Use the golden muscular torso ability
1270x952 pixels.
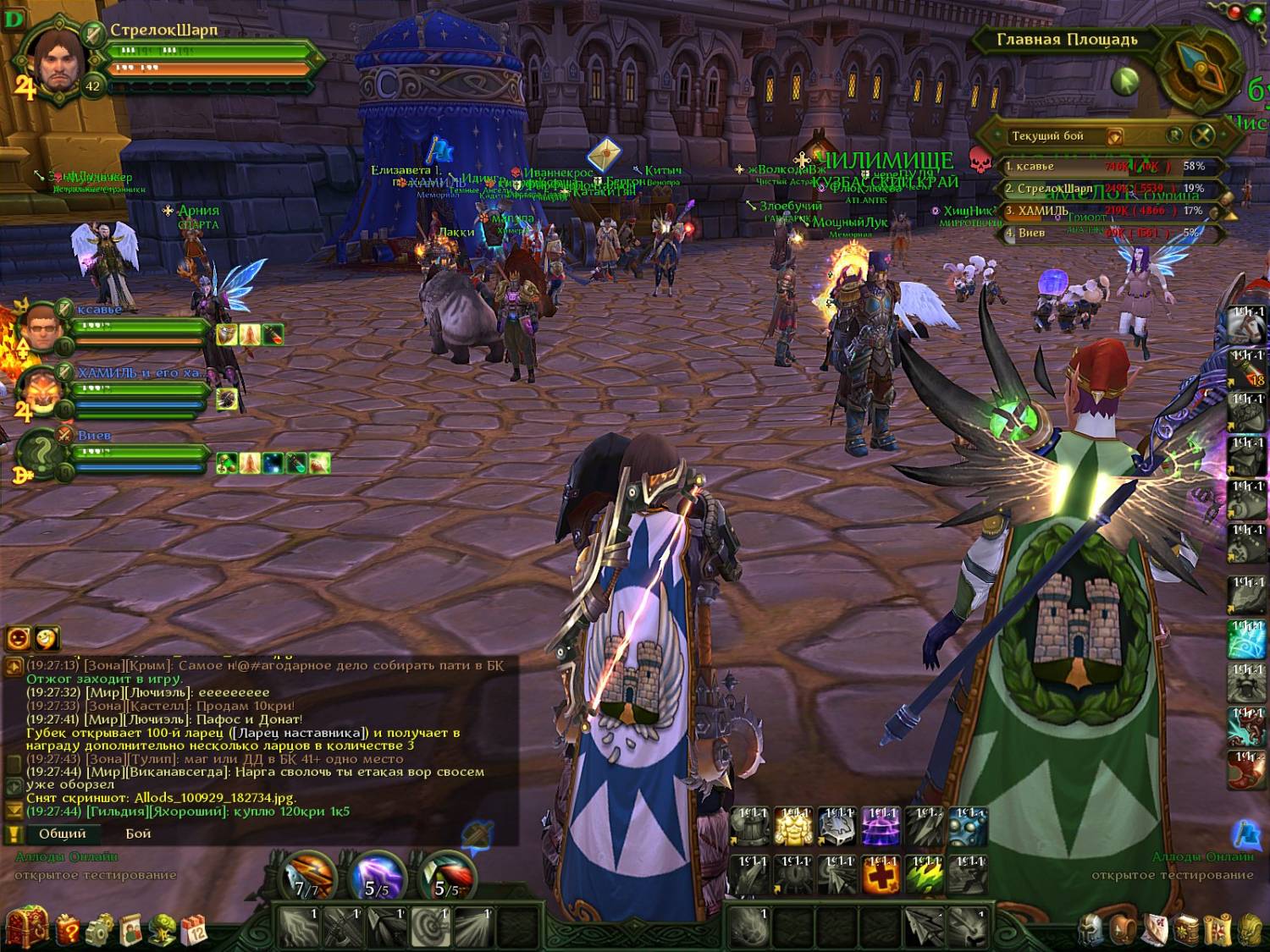click(x=793, y=827)
